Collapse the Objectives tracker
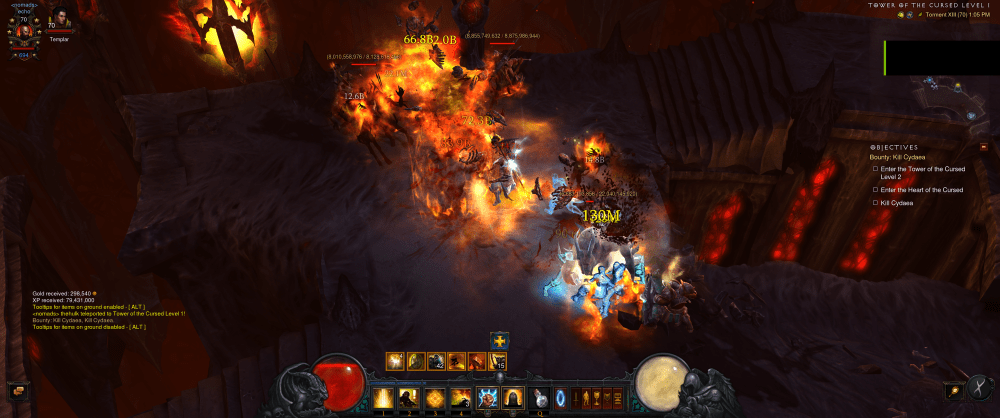Viewport: 1000px width, 418px height. (983, 147)
